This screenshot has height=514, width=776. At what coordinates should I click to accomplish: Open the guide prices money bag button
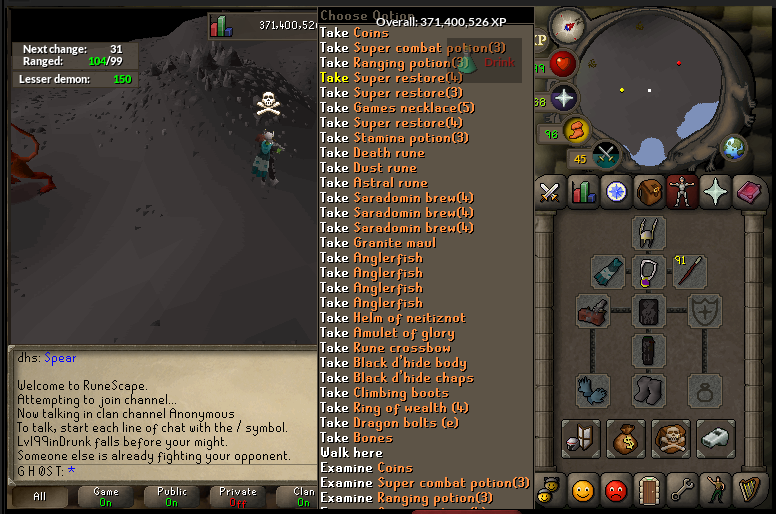pos(626,437)
